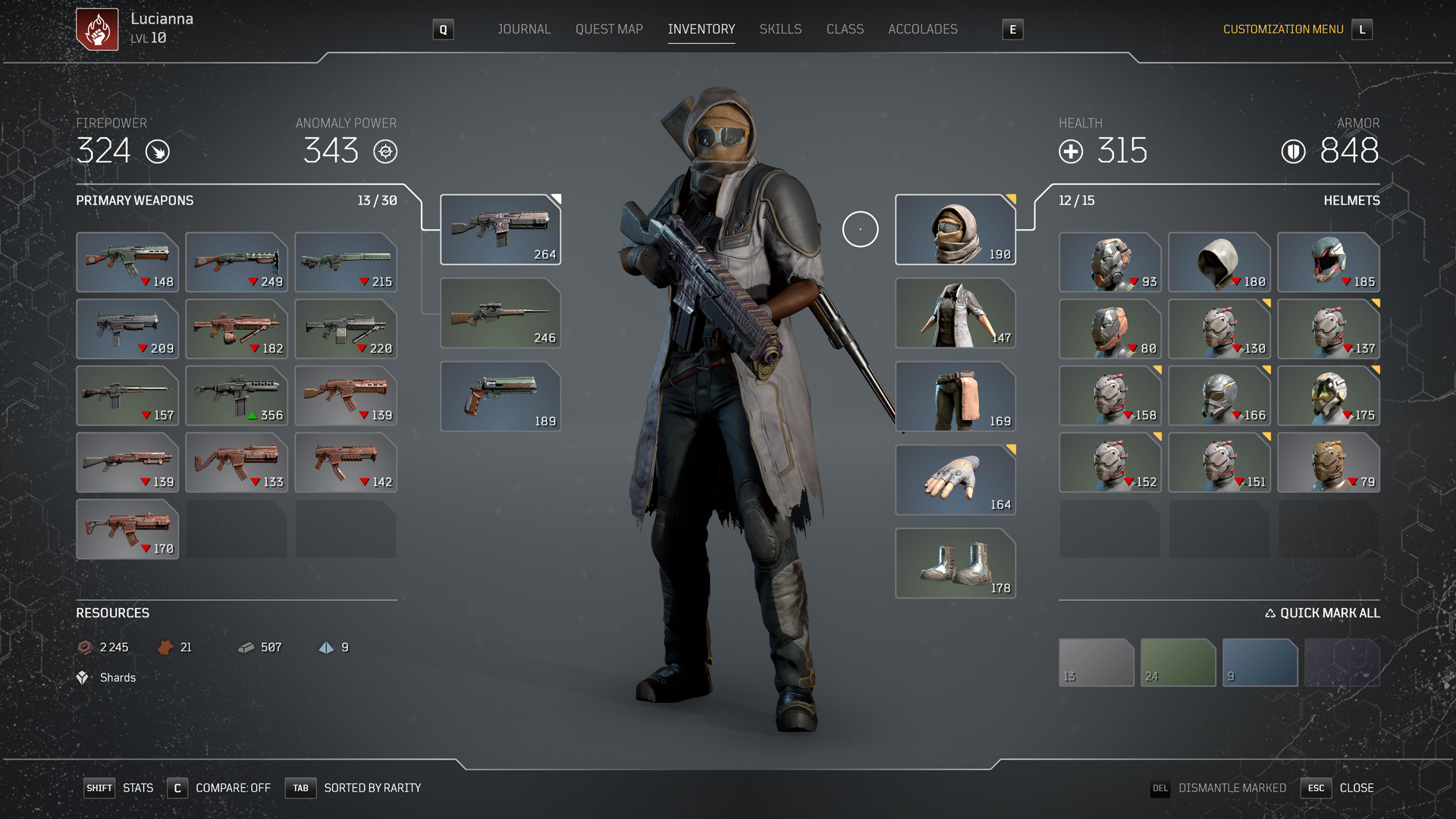
Task: Select the equipped 169 leg armor slot
Action: tap(955, 397)
